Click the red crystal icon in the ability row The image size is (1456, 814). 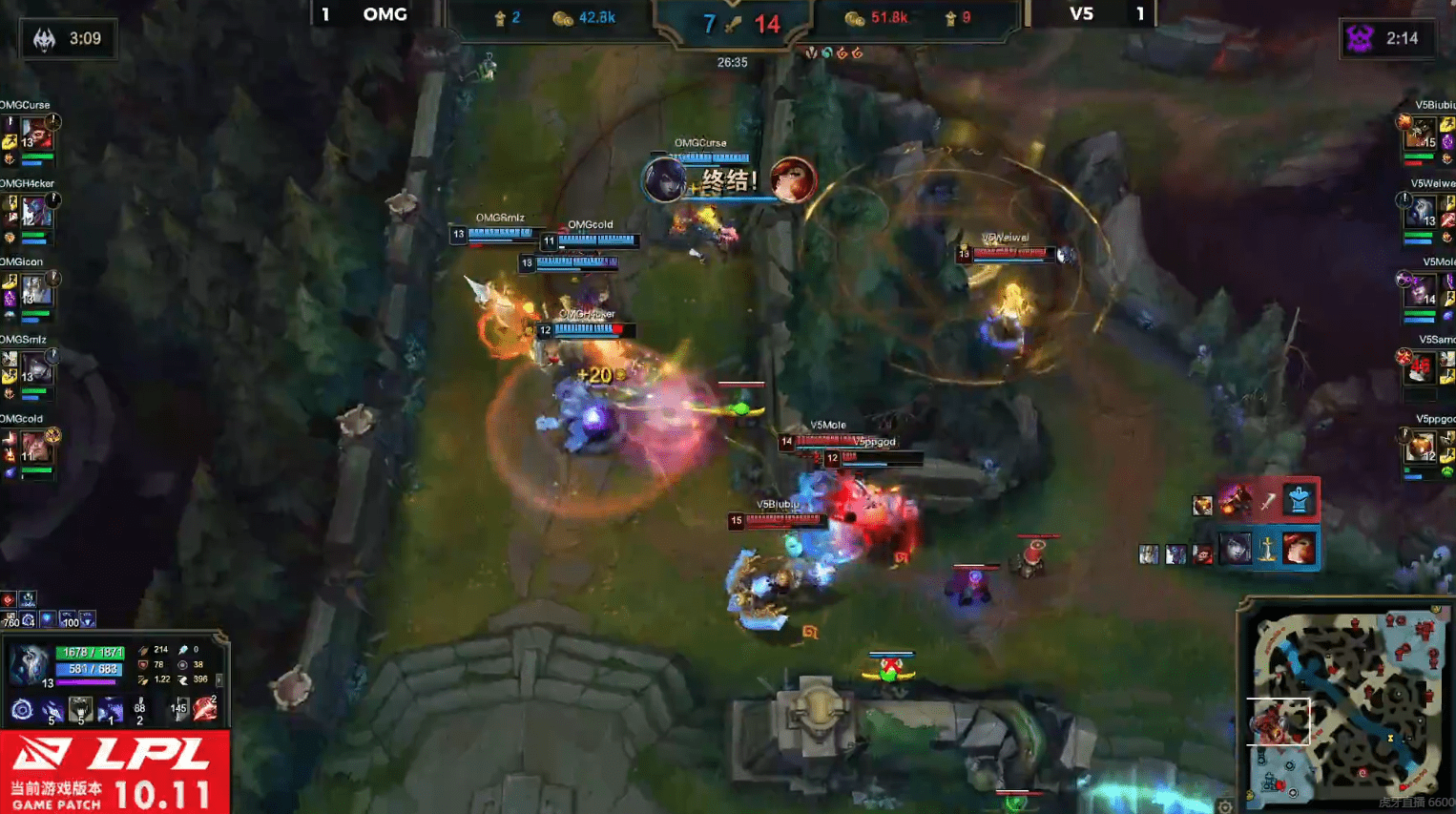tap(205, 708)
